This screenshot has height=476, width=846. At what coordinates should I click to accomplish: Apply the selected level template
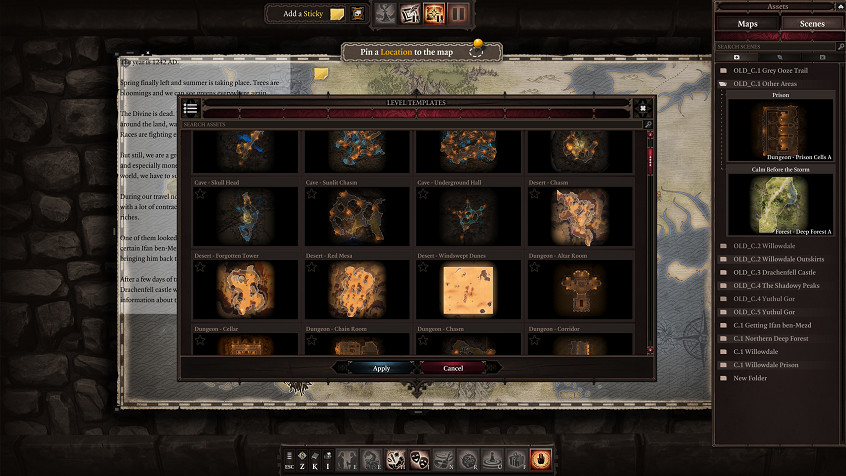tap(381, 368)
